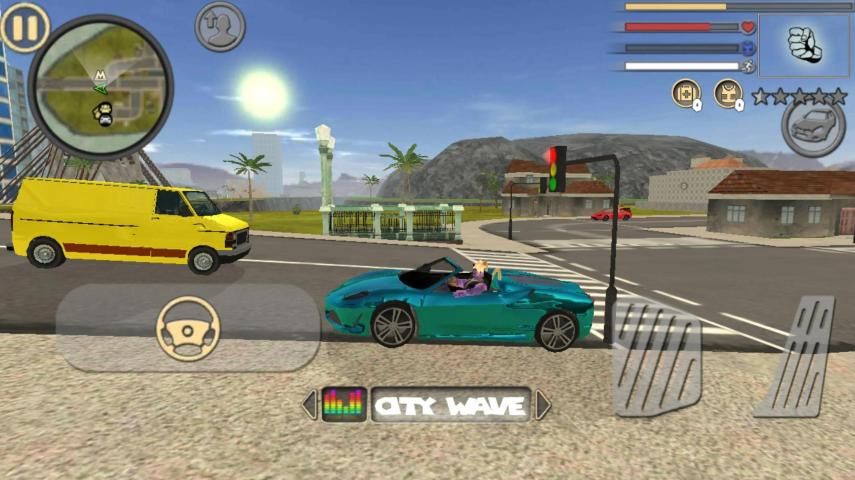
Task: Tap the steering wheel control
Action: [x=188, y=329]
